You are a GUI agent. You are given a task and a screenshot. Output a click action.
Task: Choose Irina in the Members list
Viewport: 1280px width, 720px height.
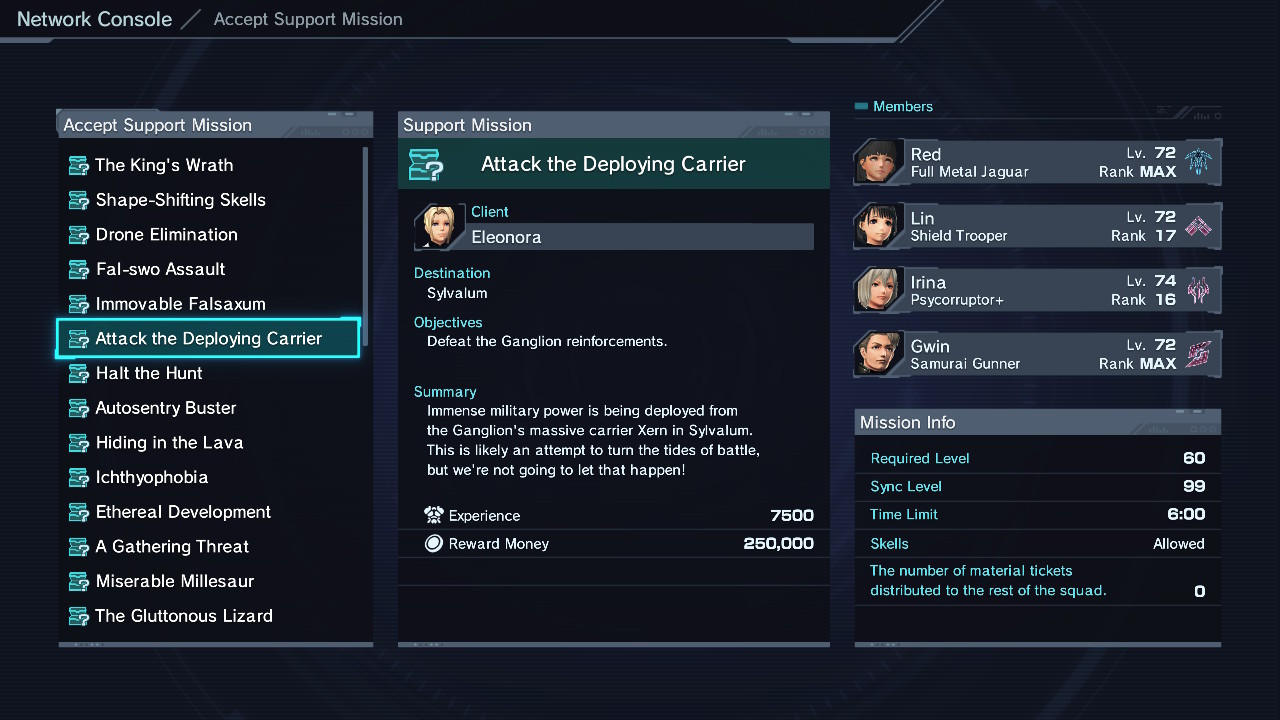(1037, 290)
